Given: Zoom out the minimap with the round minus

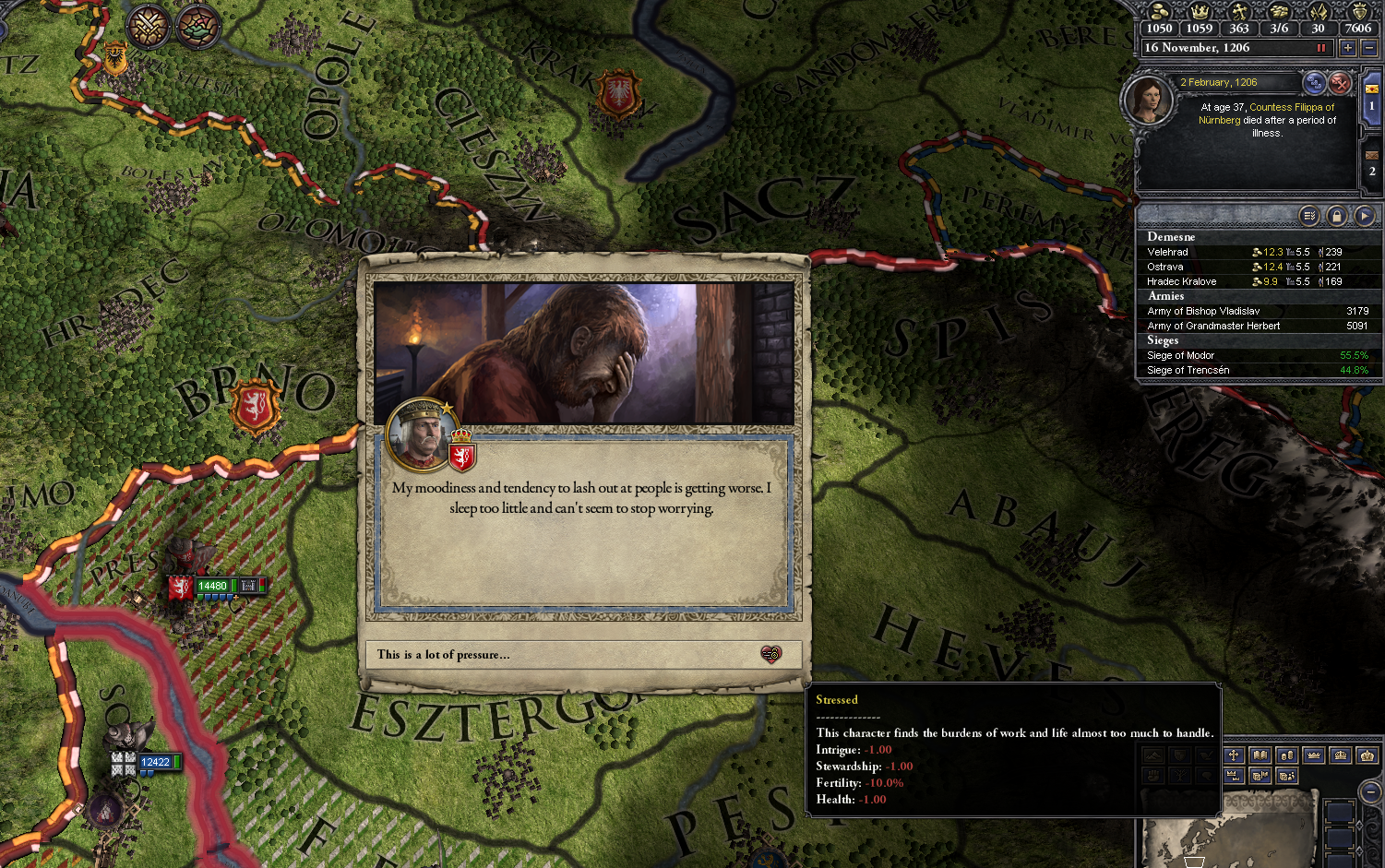Looking at the screenshot, I should [1371, 791].
